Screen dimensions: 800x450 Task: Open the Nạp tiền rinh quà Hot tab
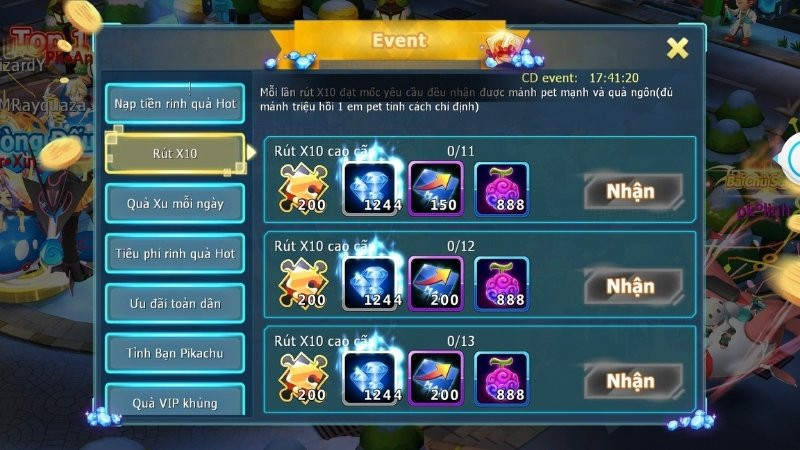174,103
